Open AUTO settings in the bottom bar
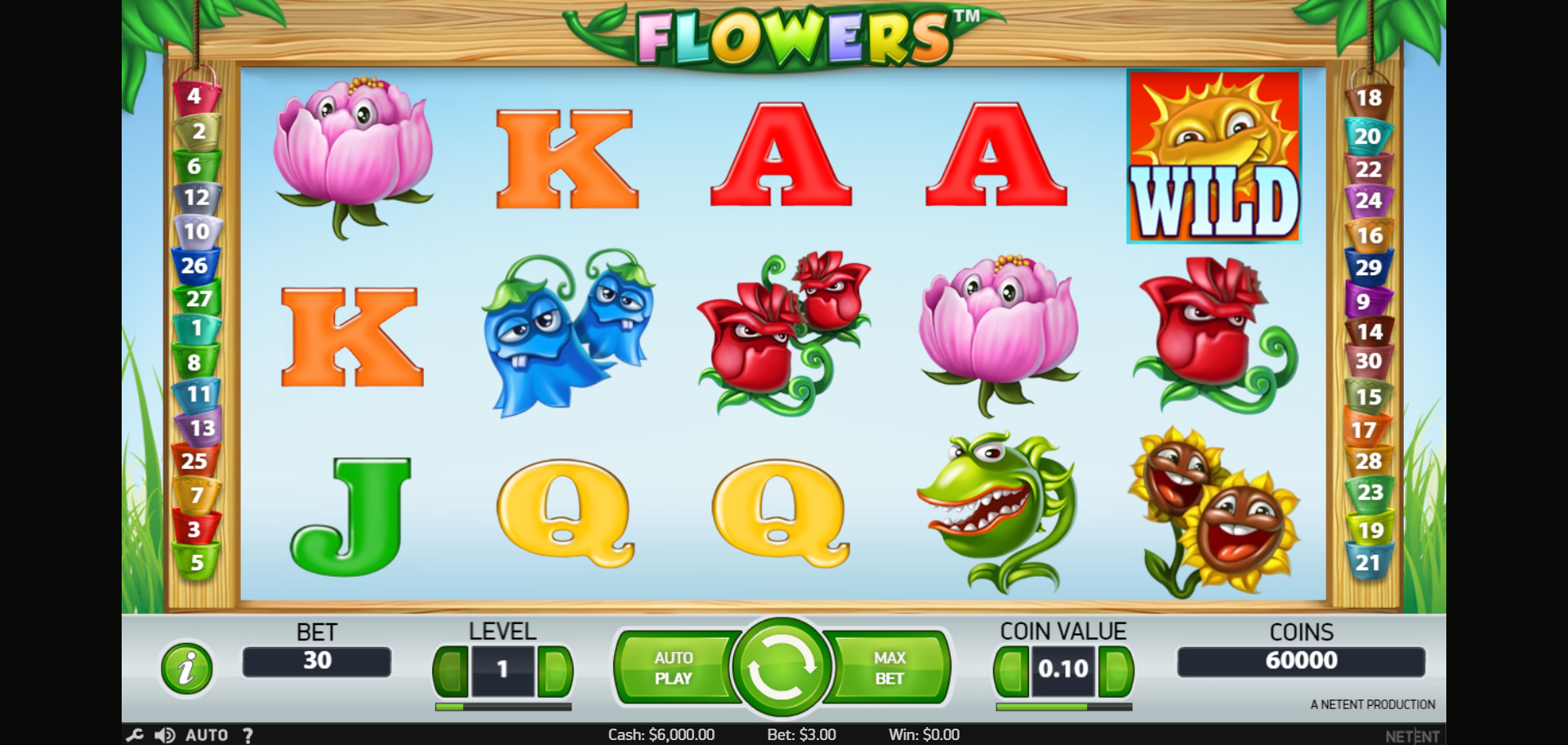The image size is (1568, 745). (207, 735)
